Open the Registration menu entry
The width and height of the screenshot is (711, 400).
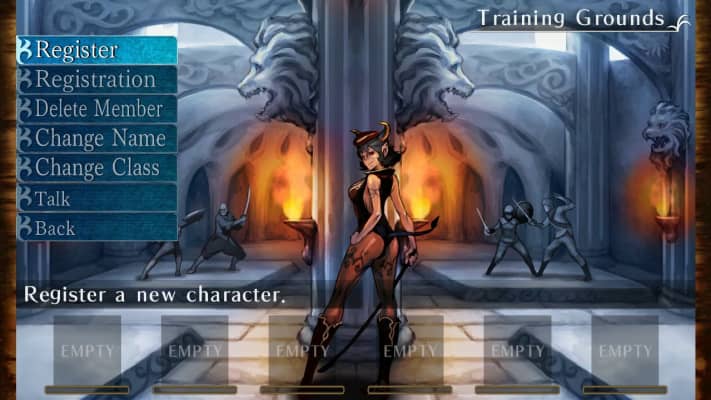click(x=97, y=79)
